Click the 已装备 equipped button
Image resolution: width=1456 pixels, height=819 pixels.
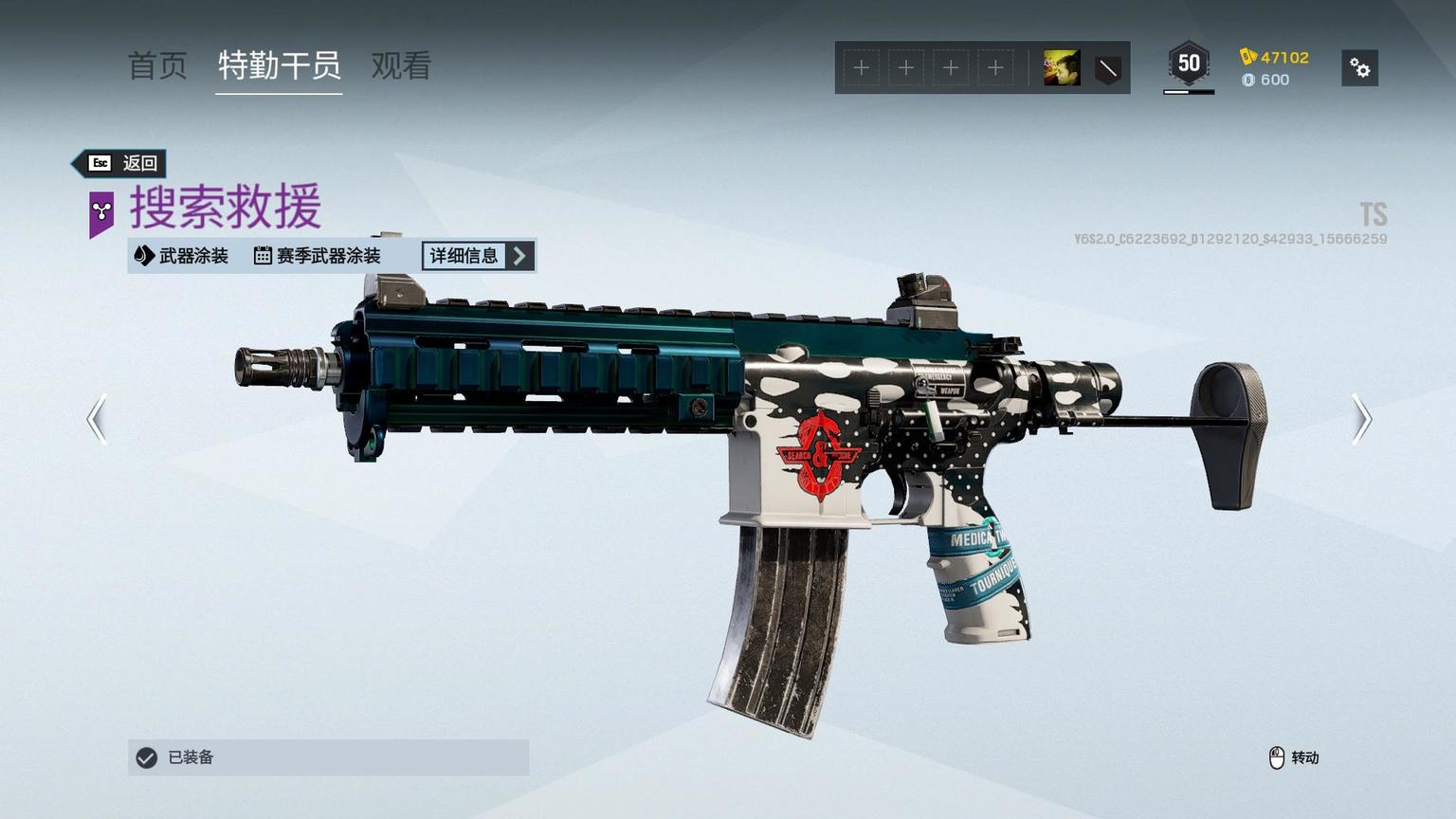(x=328, y=757)
